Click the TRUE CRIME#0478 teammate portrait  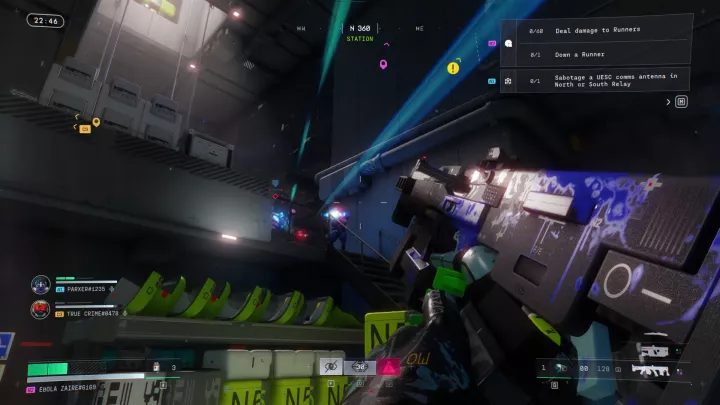coord(41,309)
